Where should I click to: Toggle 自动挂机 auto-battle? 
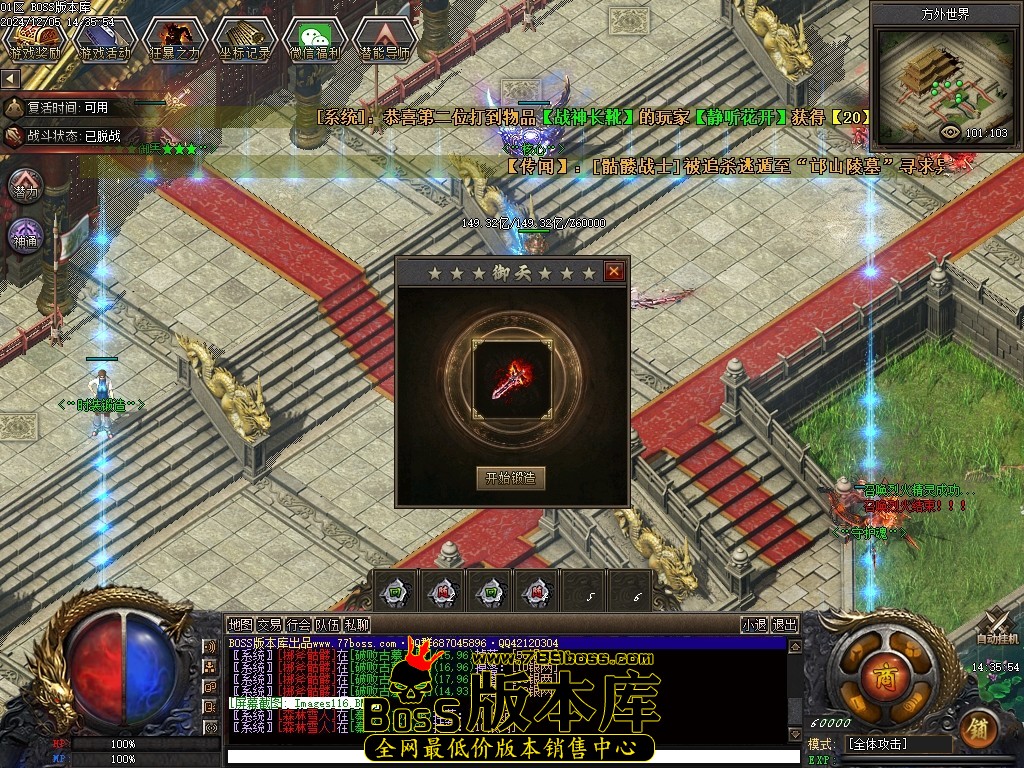pos(997,627)
